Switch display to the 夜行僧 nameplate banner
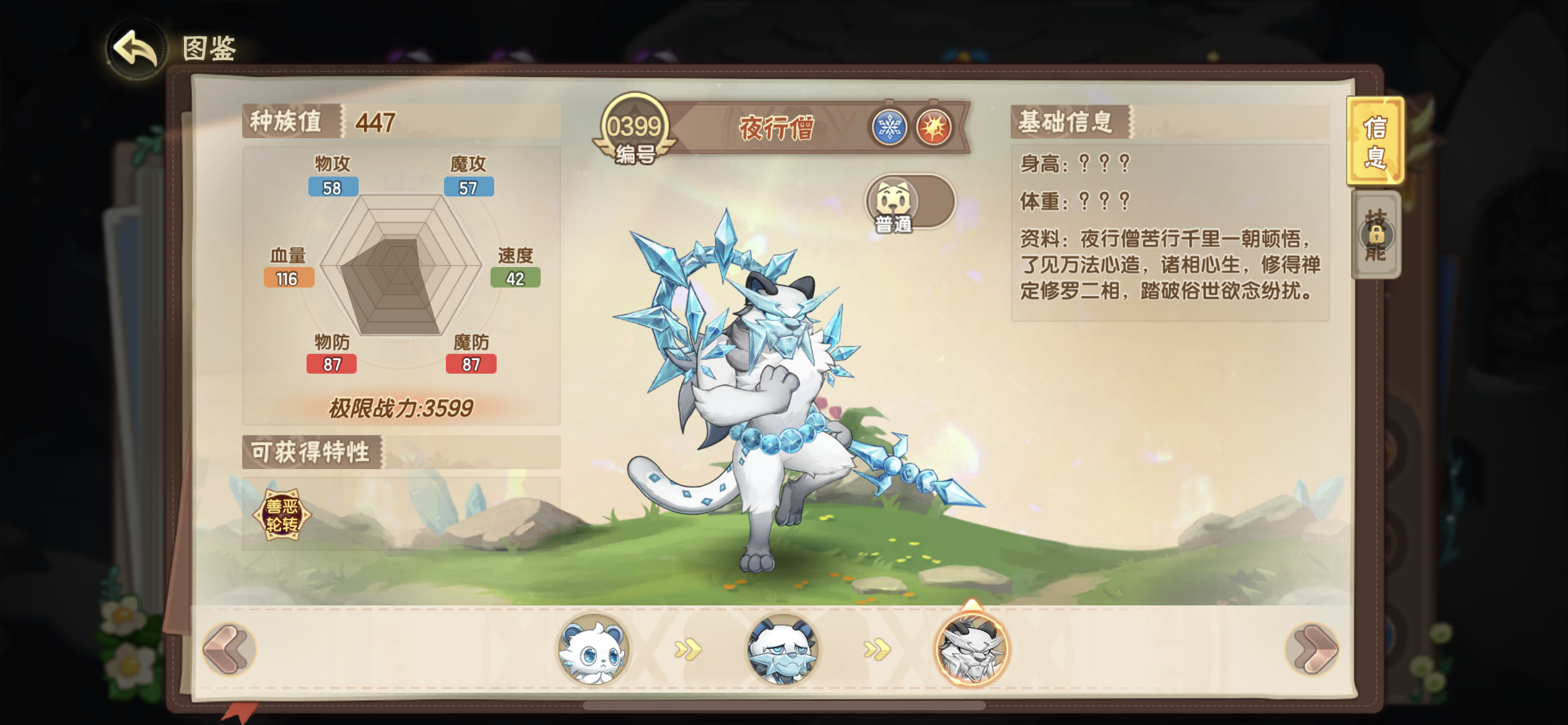 point(777,128)
